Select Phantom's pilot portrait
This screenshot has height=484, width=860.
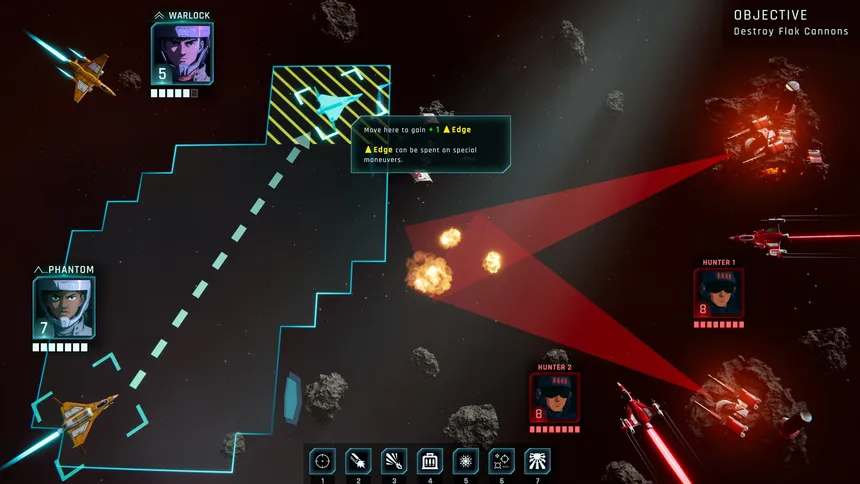coord(64,308)
